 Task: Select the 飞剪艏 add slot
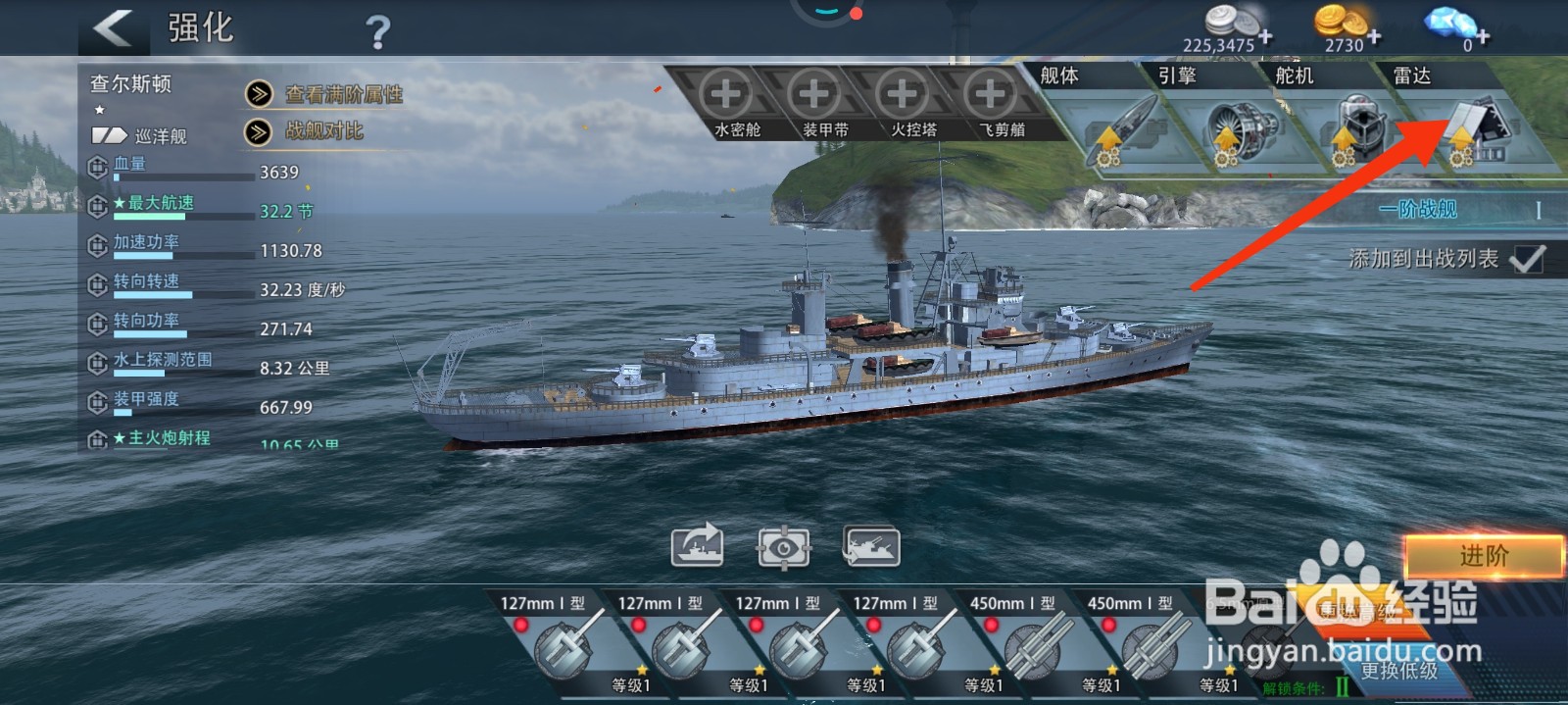[x=991, y=95]
